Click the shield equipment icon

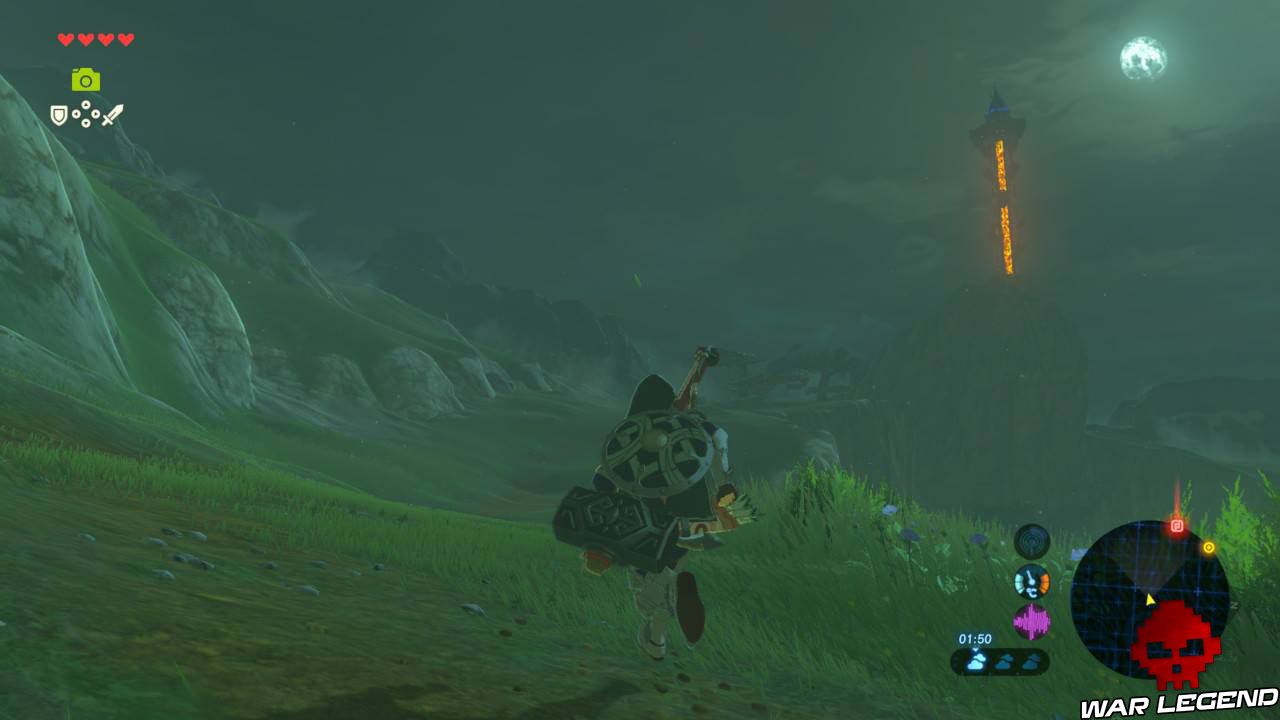tap(58, 115)
